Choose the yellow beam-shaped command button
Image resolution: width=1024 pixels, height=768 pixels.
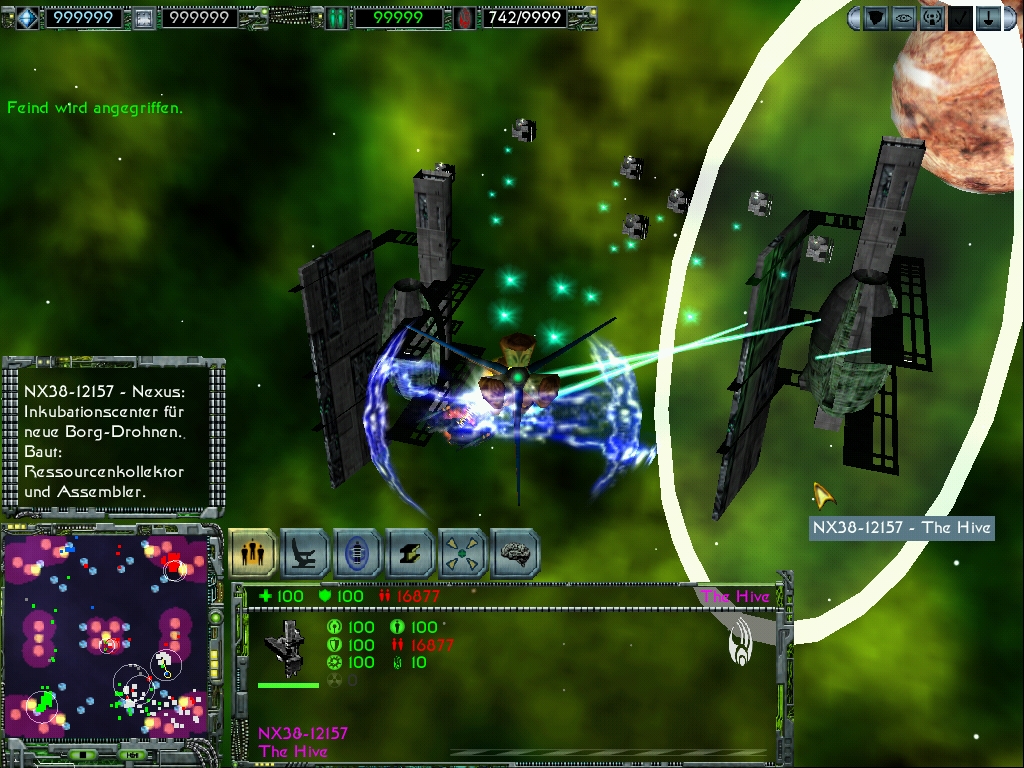click(x=410, y=553)
